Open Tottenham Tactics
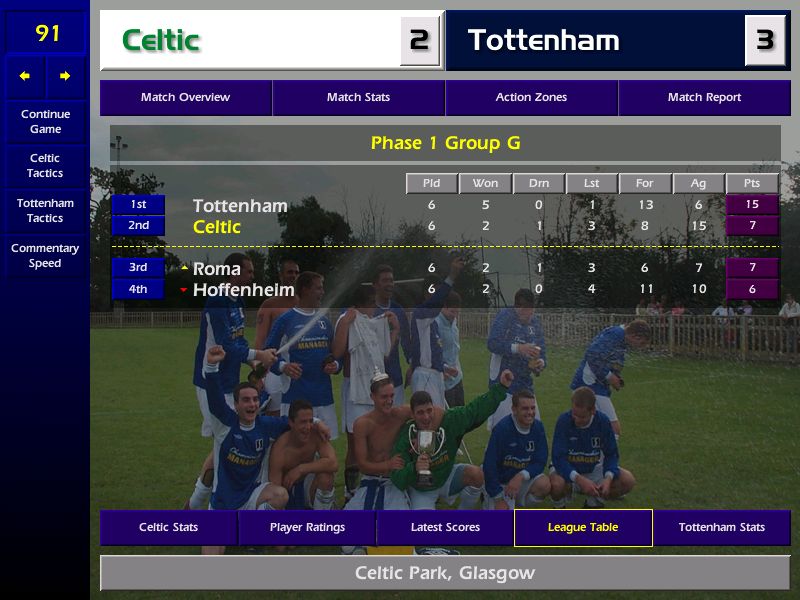 pyautogui.click(x=45, y=211)
